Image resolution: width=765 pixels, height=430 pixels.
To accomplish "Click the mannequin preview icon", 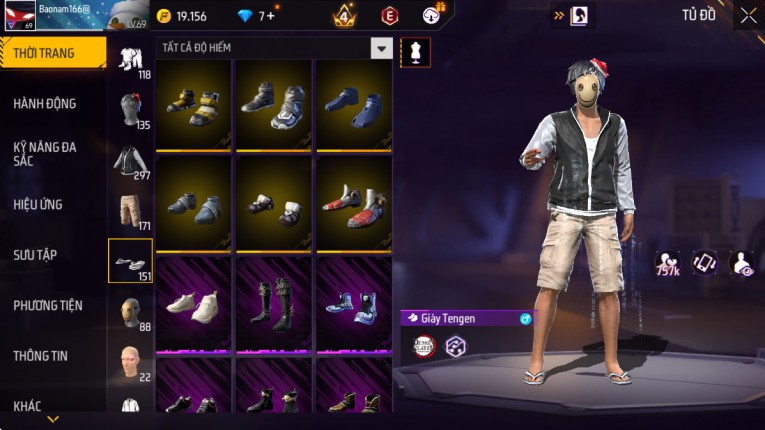I will coord(414,52).
